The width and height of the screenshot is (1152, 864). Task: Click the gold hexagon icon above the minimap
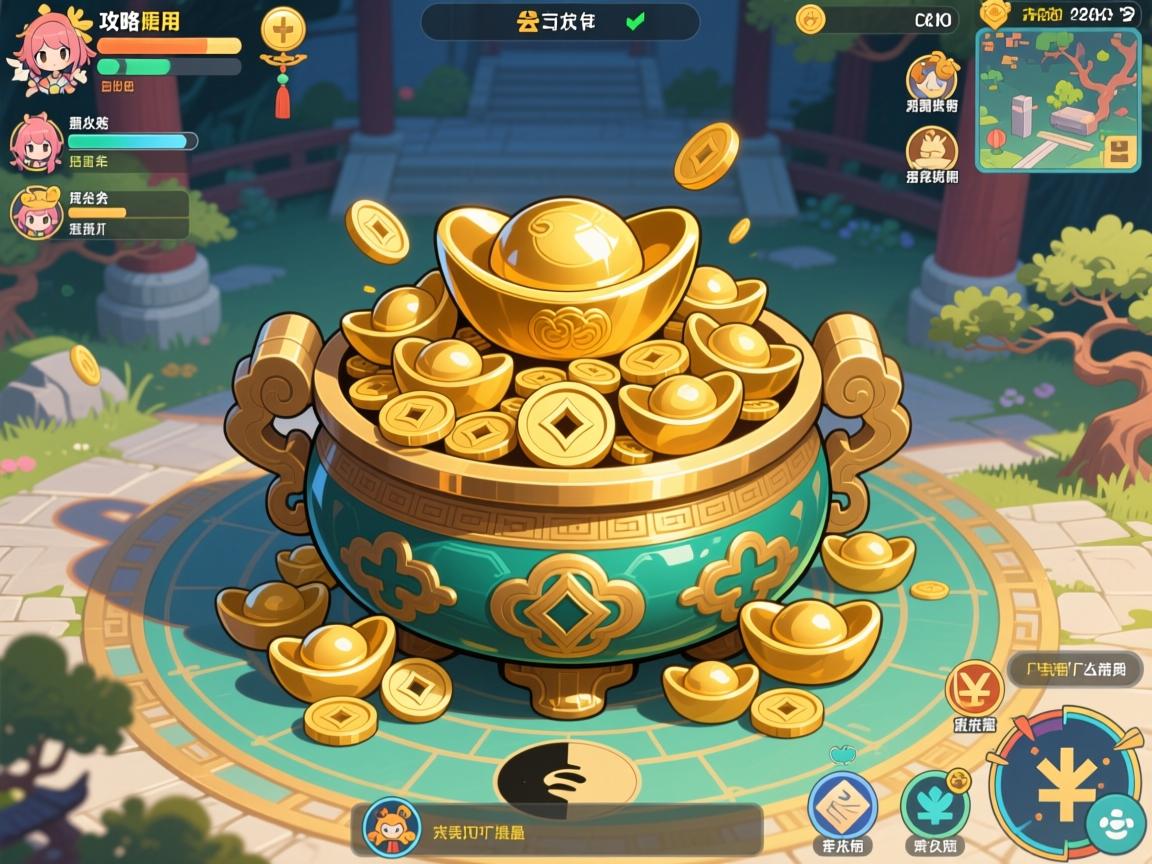(x=995, y=13)
